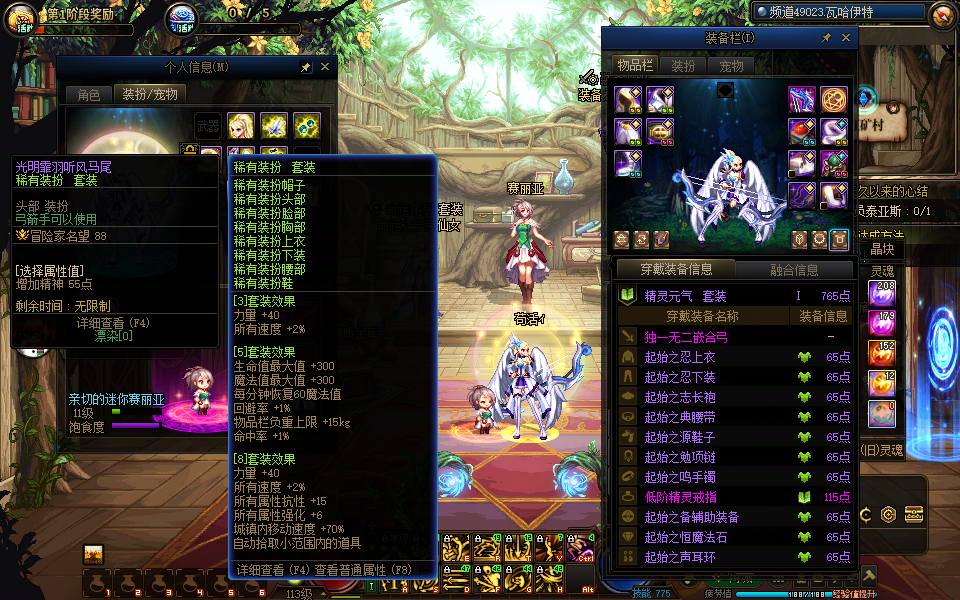Image resolution: width=960 pixels, height=600 pixels.
Task: Switch to the 角色 tab
Action: (89, 94)
